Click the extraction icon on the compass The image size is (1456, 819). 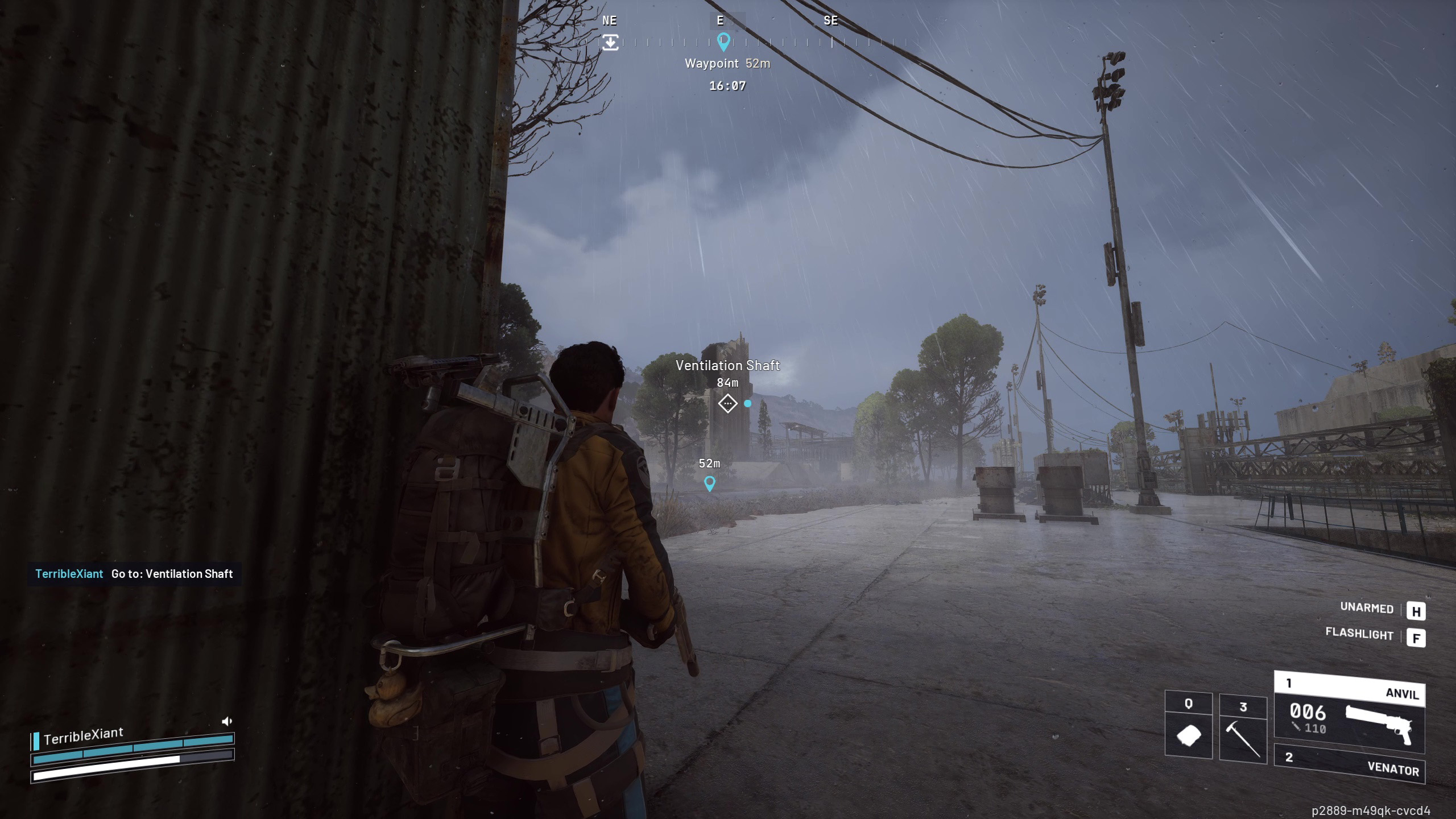click(x=610, y=42)
